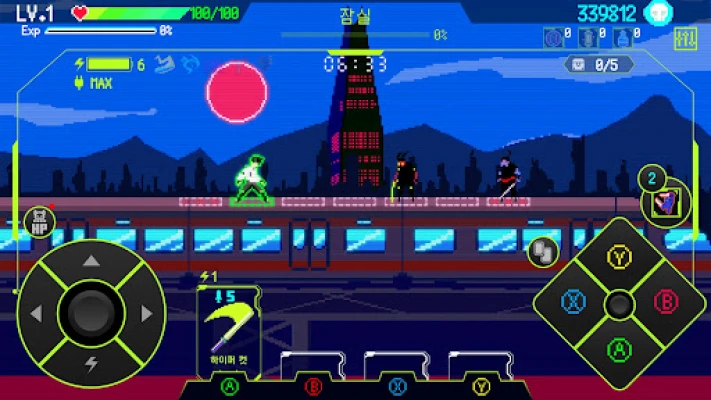Tap the yellow Y button on the diamond pad
The image size is (711, 400).
click(x=620, y=257)
